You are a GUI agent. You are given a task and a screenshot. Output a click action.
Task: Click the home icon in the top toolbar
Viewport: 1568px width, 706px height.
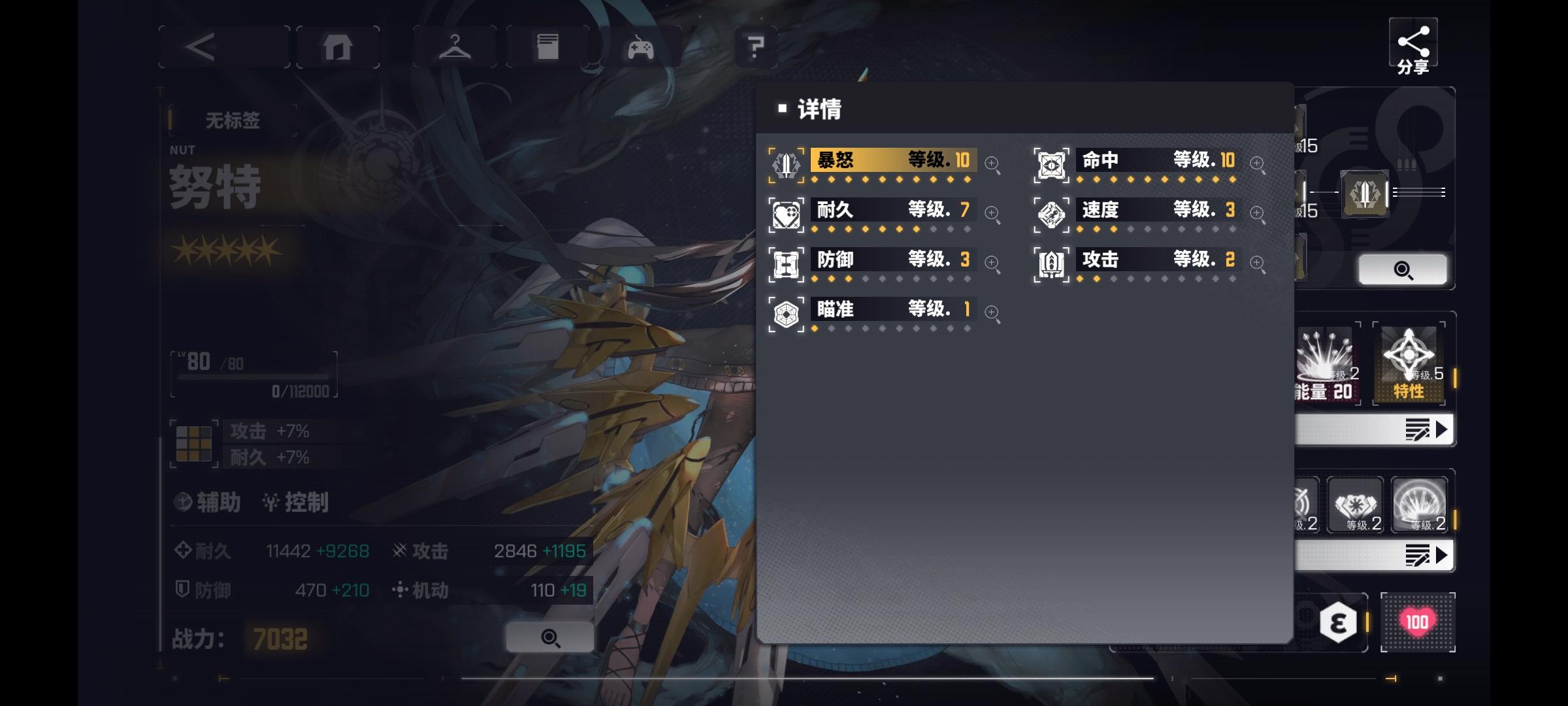pos(337,46)
